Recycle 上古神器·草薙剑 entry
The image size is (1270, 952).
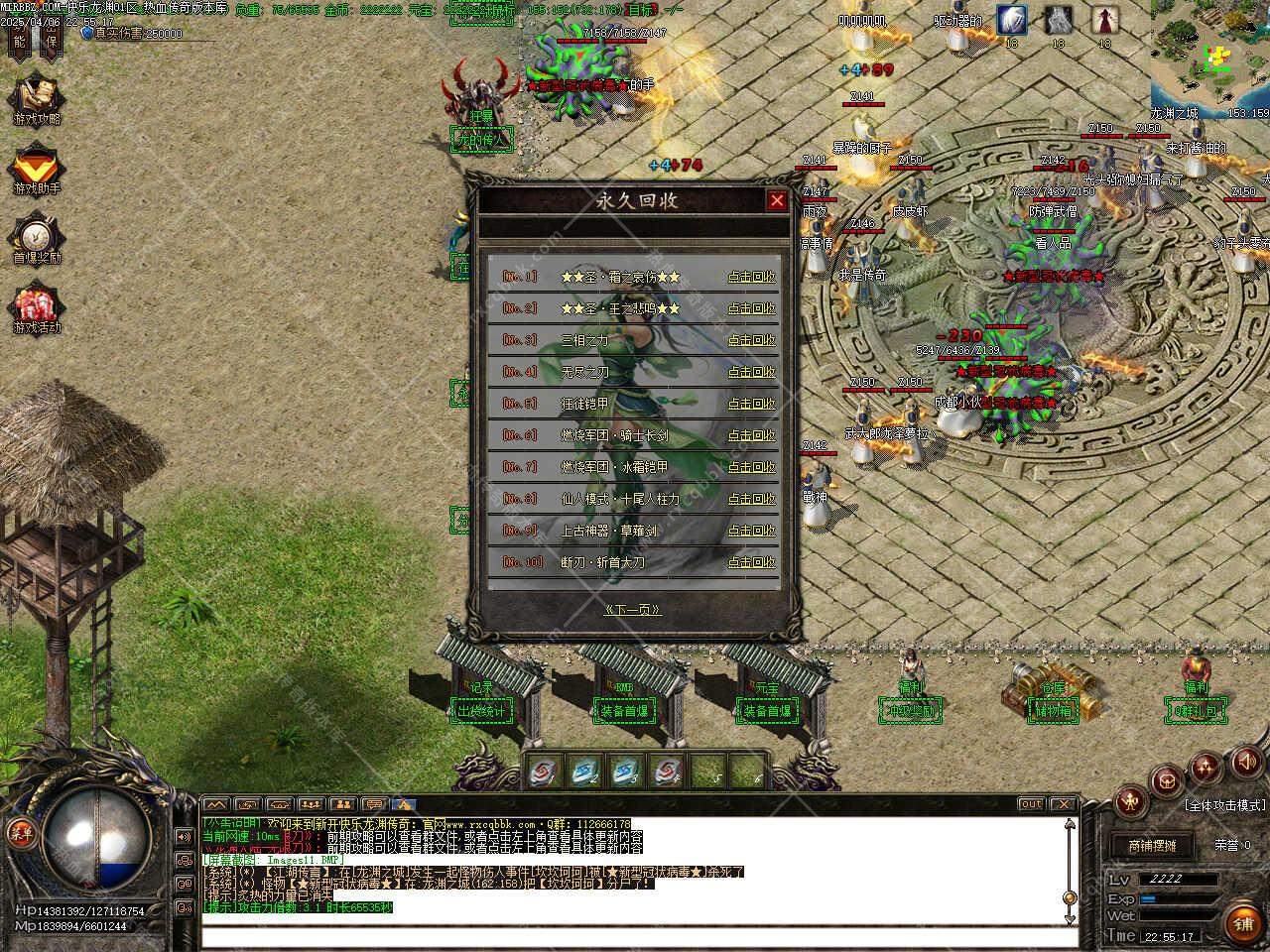[751, 531]
